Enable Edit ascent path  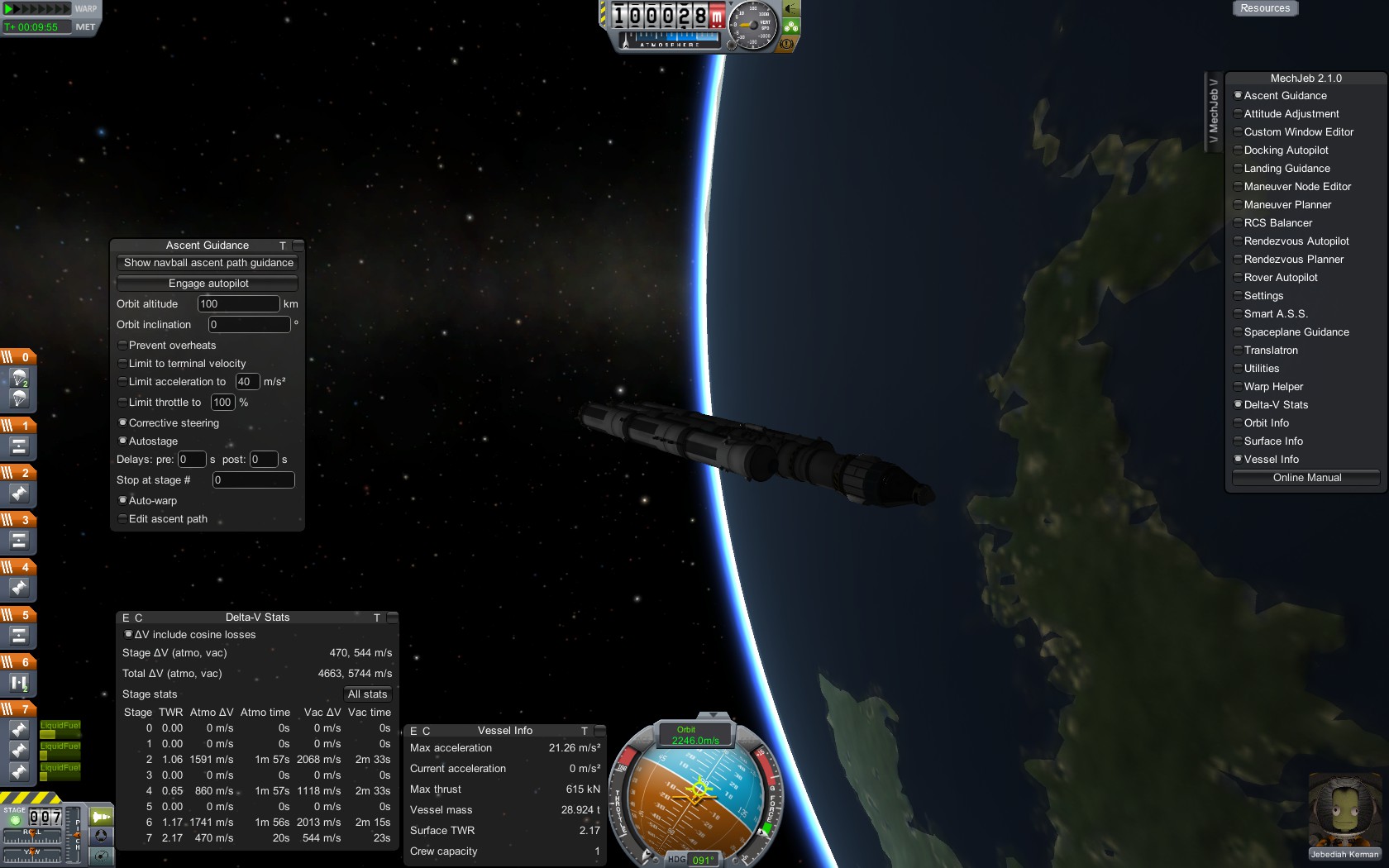point(123,519)
